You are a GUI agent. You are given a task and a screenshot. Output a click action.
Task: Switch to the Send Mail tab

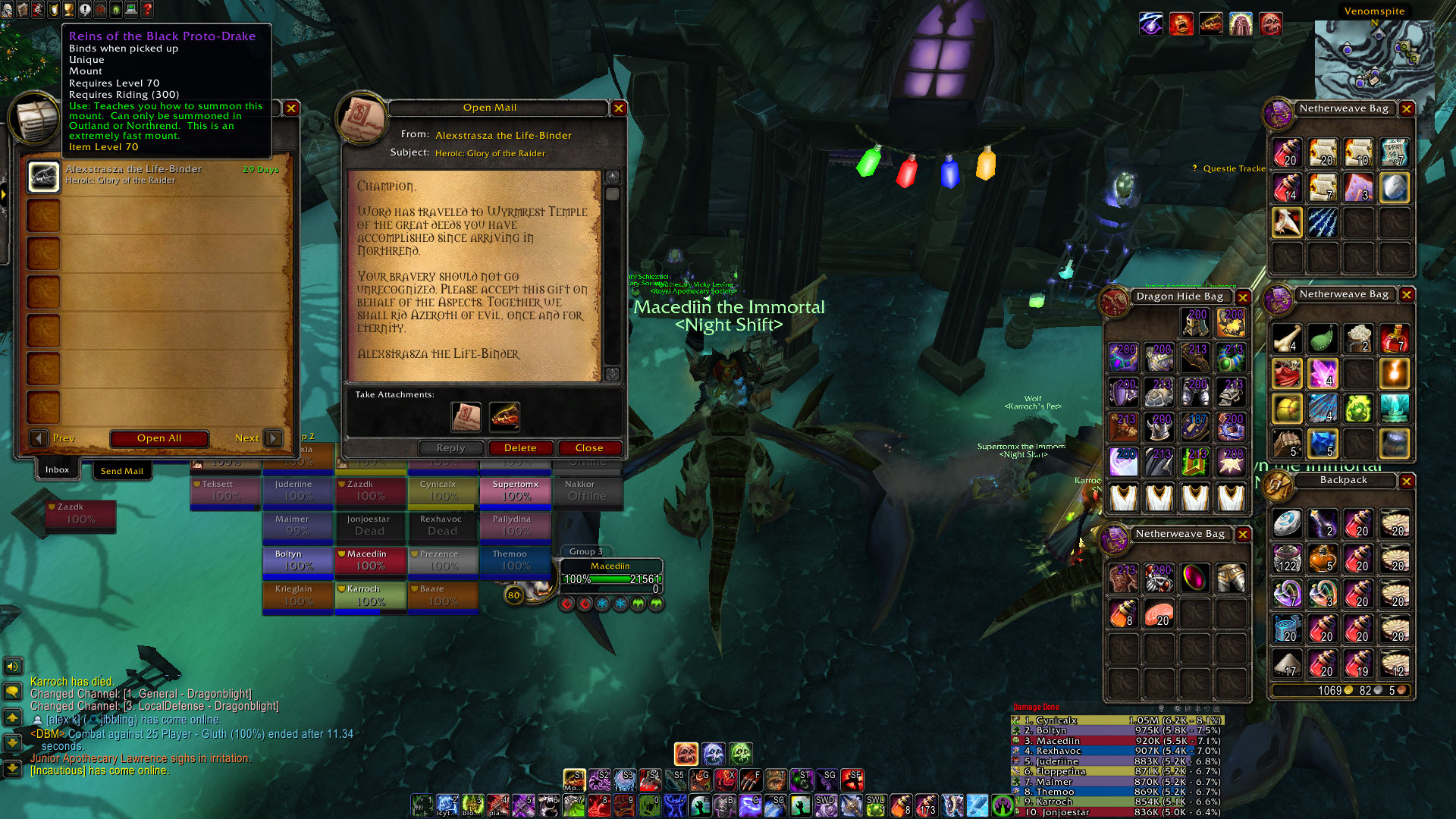(x=121, y=471)
